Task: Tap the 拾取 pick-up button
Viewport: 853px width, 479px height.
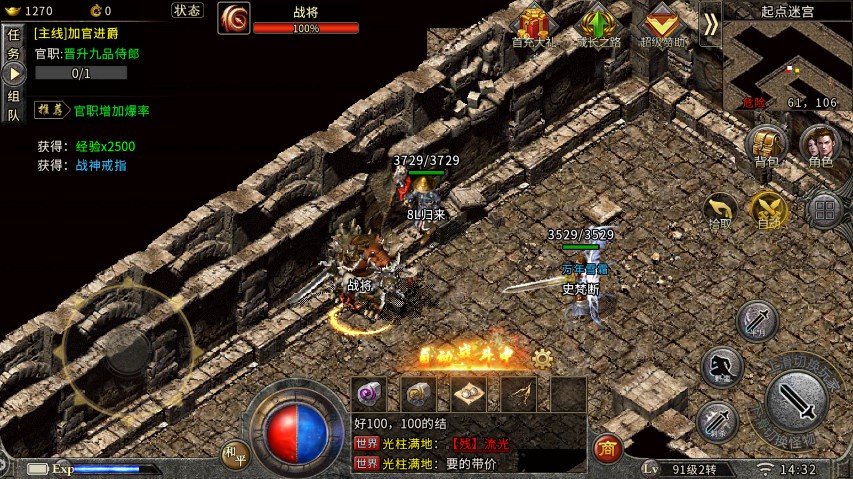Action: [x=719, y=209]
